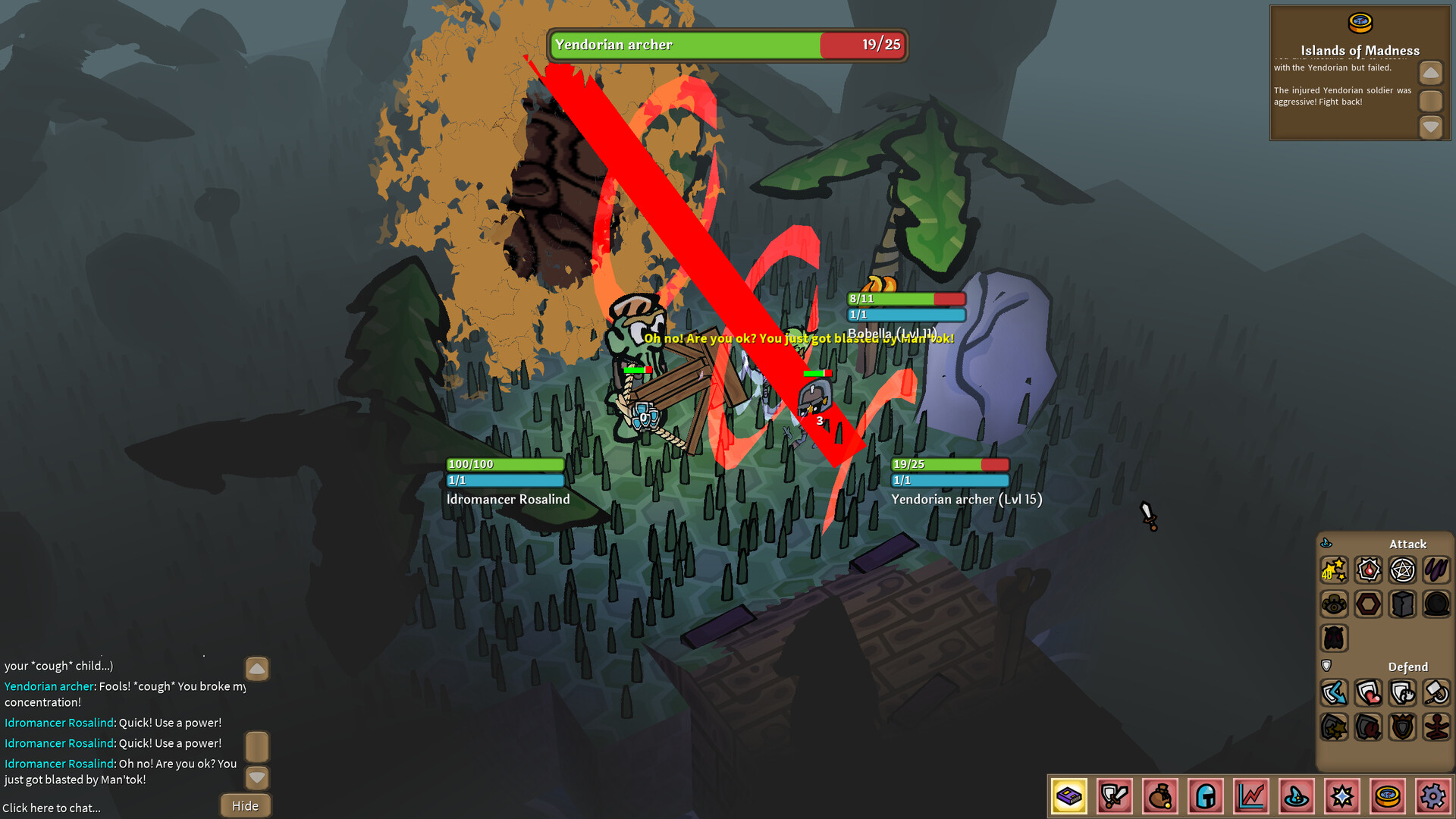Screen dimensions: 1456x819
Task: Click the starburst powers icon
Action: click(1342, 797)
